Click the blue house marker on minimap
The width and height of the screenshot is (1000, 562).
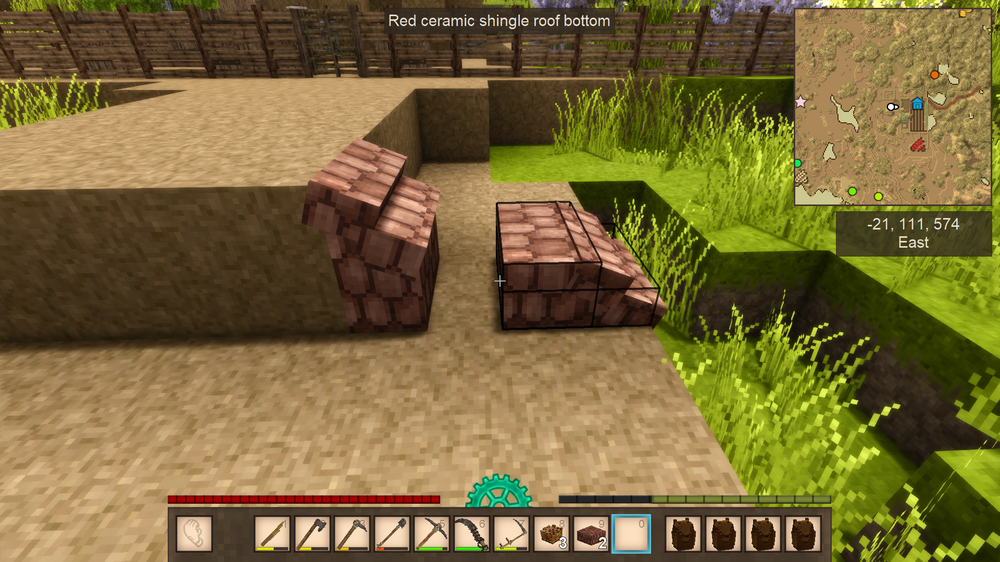point(917,103)
